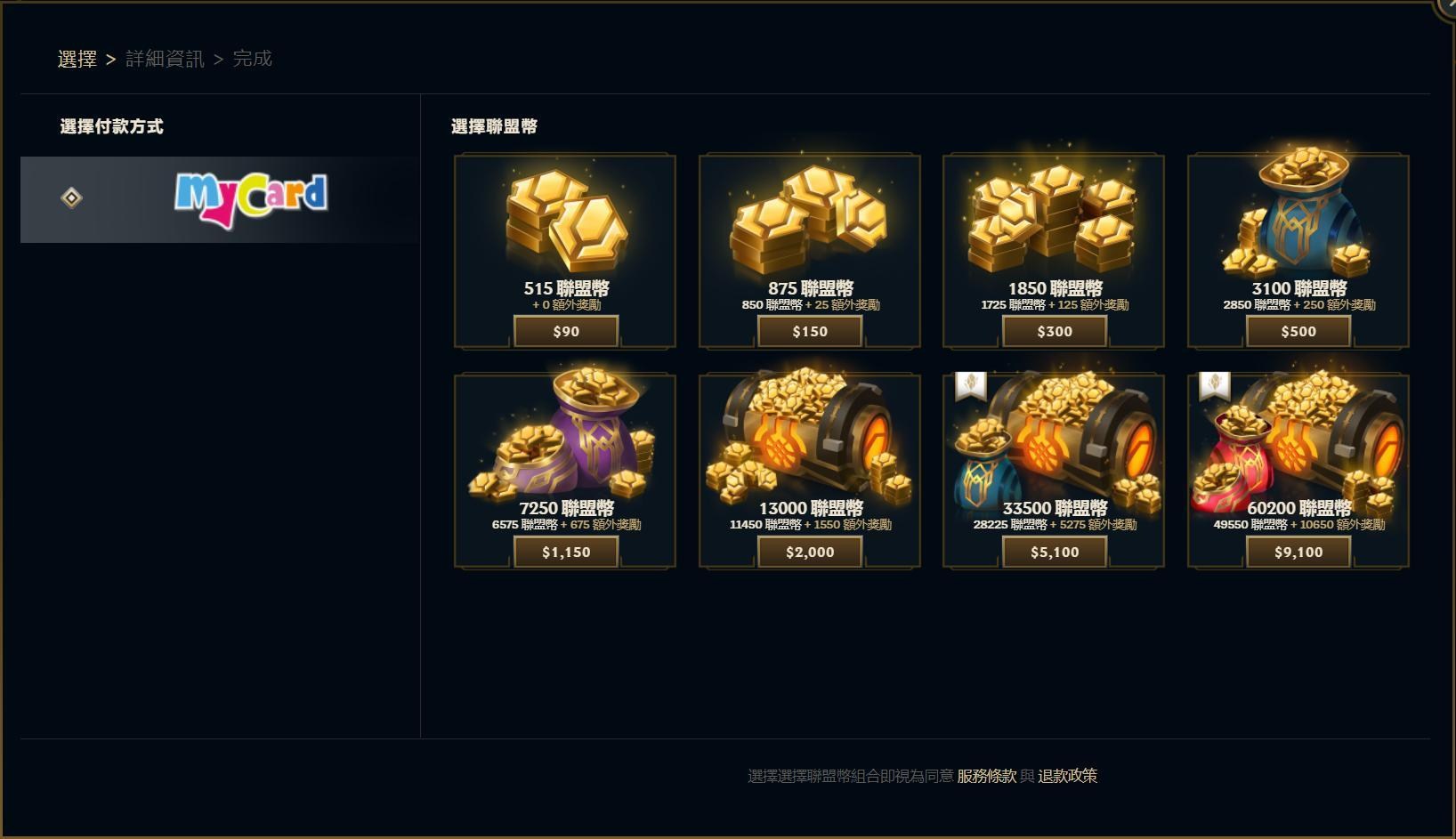Click the 詳細資訊 breadcrumb step
1456x839 pixels.
tap(165, 59)
